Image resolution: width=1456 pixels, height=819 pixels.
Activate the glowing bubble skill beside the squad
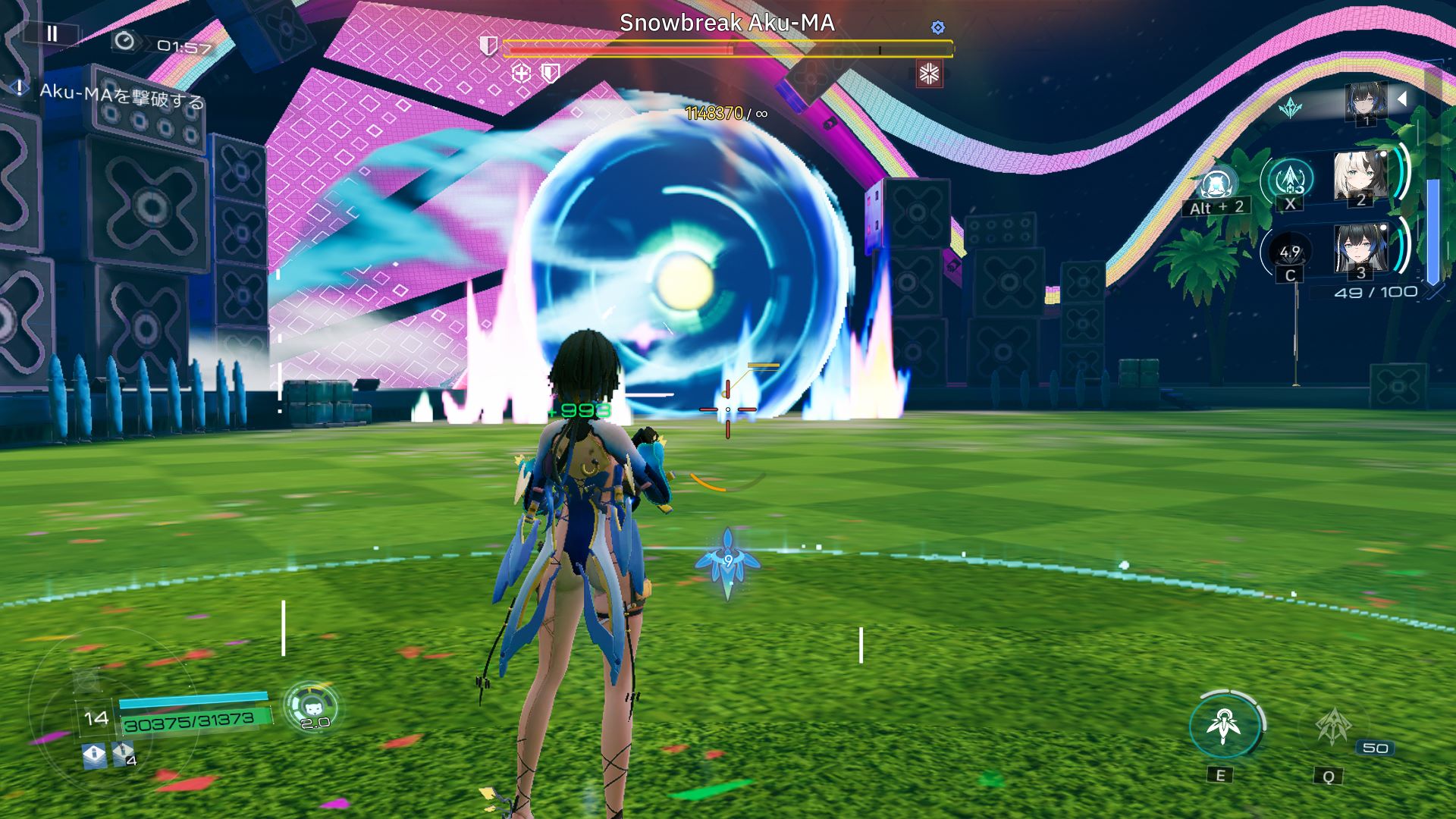tap(1217, 185)
